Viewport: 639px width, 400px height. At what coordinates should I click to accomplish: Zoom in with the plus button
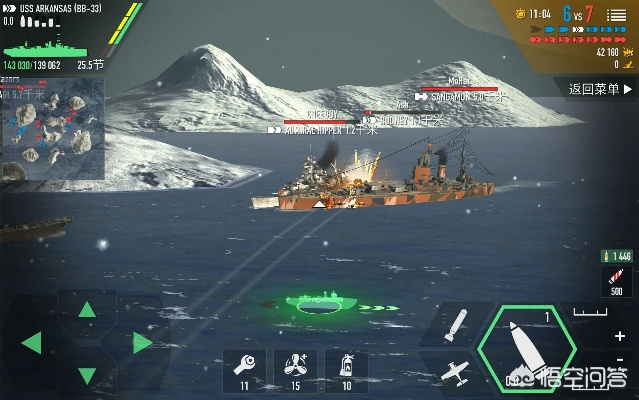pos(621,336)
